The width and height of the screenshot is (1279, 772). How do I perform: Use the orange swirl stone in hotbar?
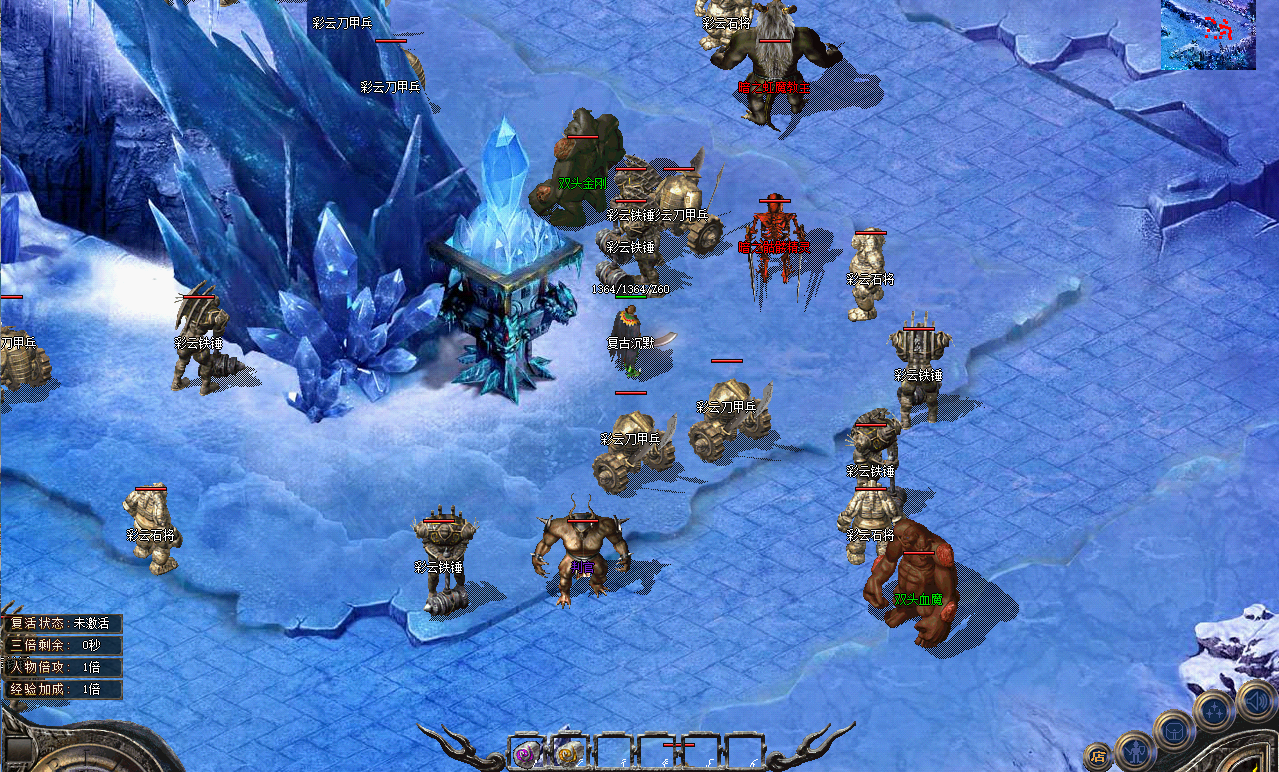568,753
